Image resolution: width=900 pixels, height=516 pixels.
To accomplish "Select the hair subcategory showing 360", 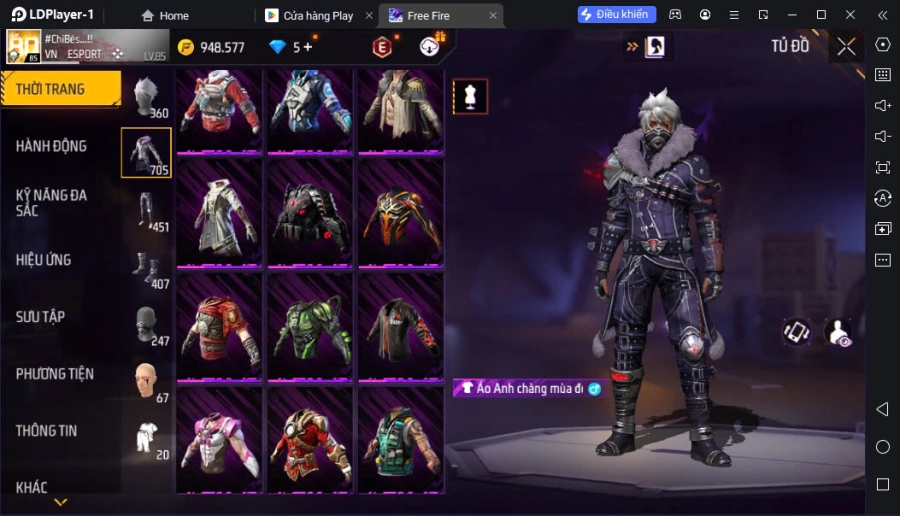I will click(147, 96).
